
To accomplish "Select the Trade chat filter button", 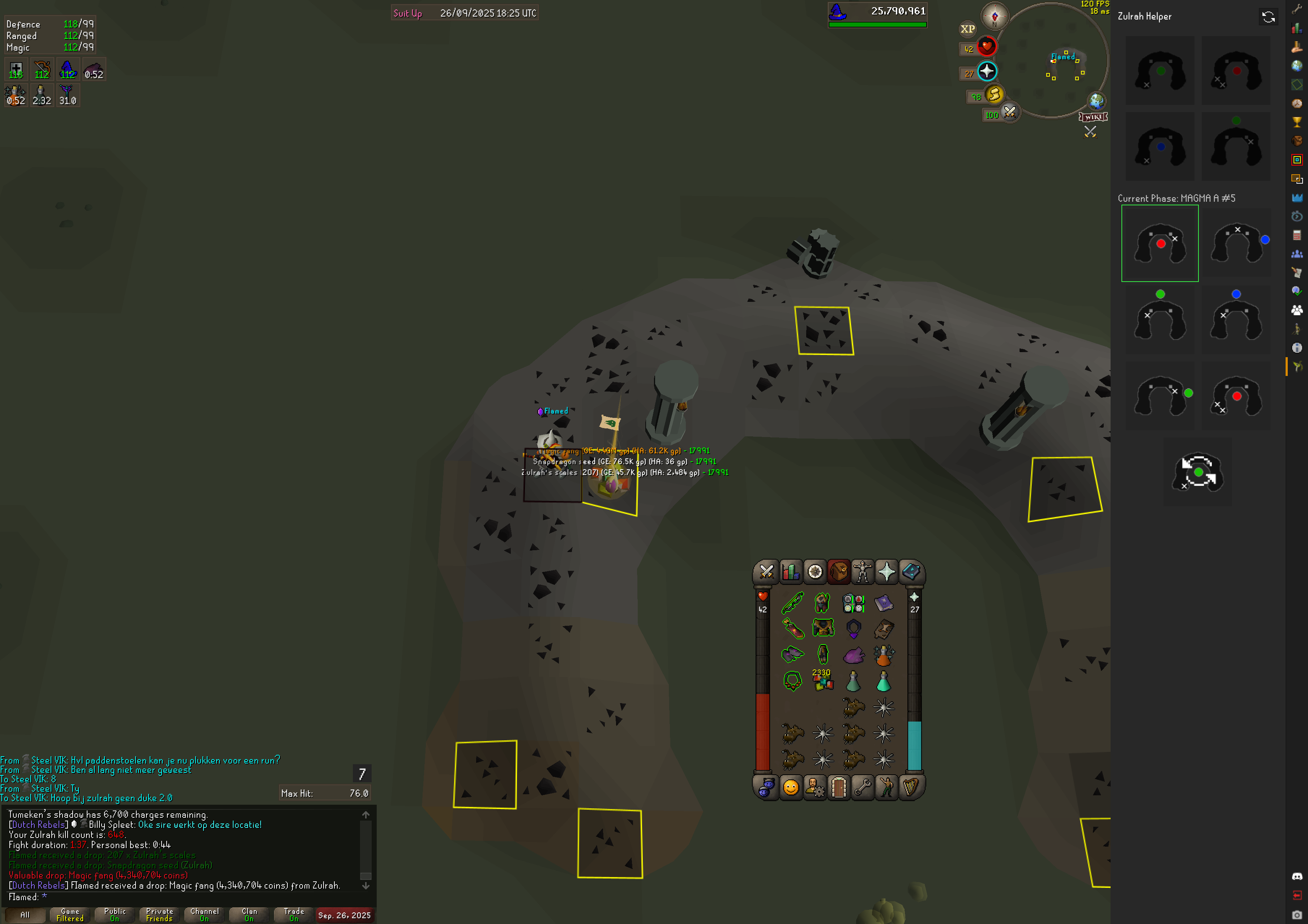I will [294, 915].
